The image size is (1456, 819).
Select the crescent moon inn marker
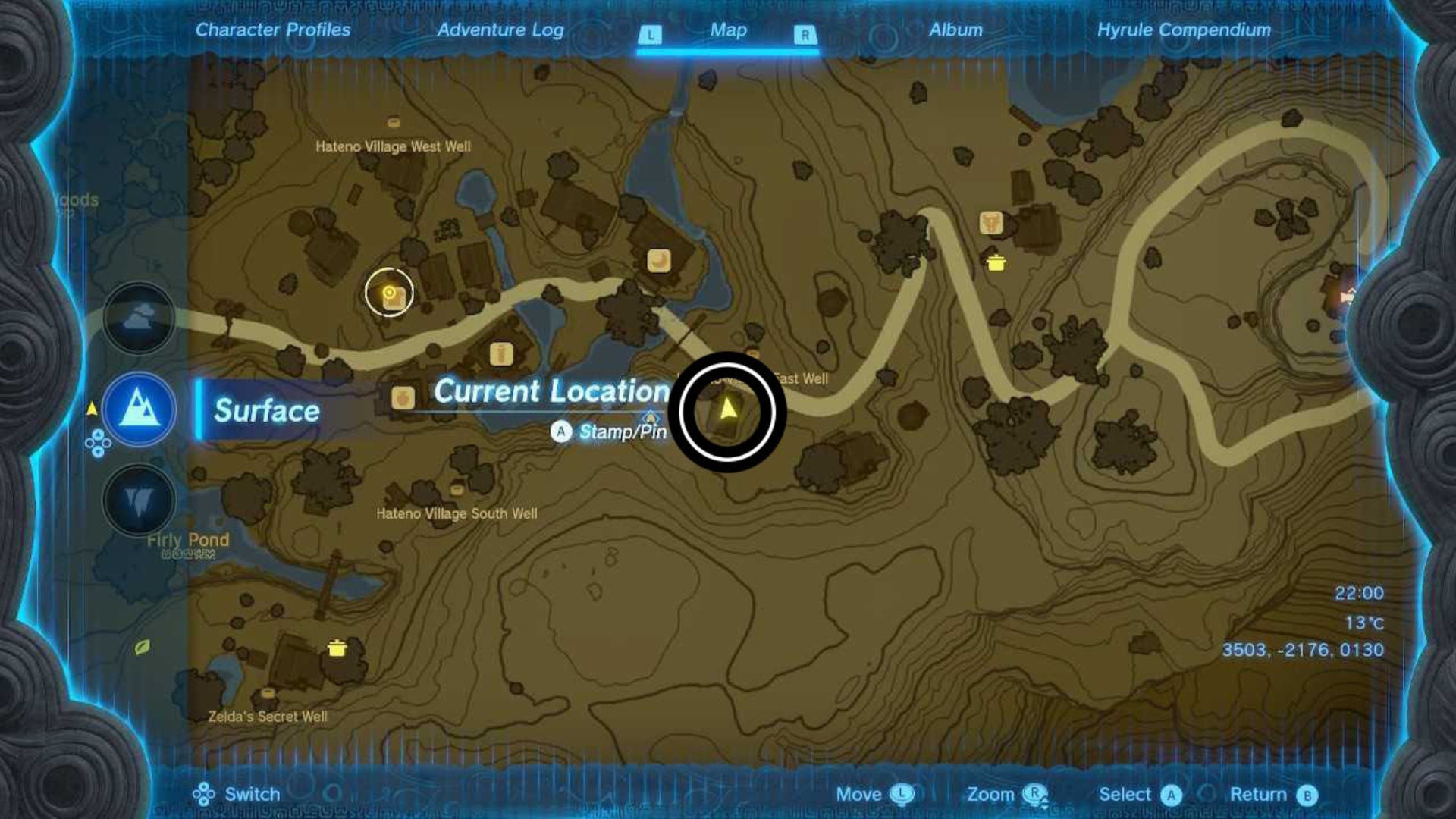point(658,261)
